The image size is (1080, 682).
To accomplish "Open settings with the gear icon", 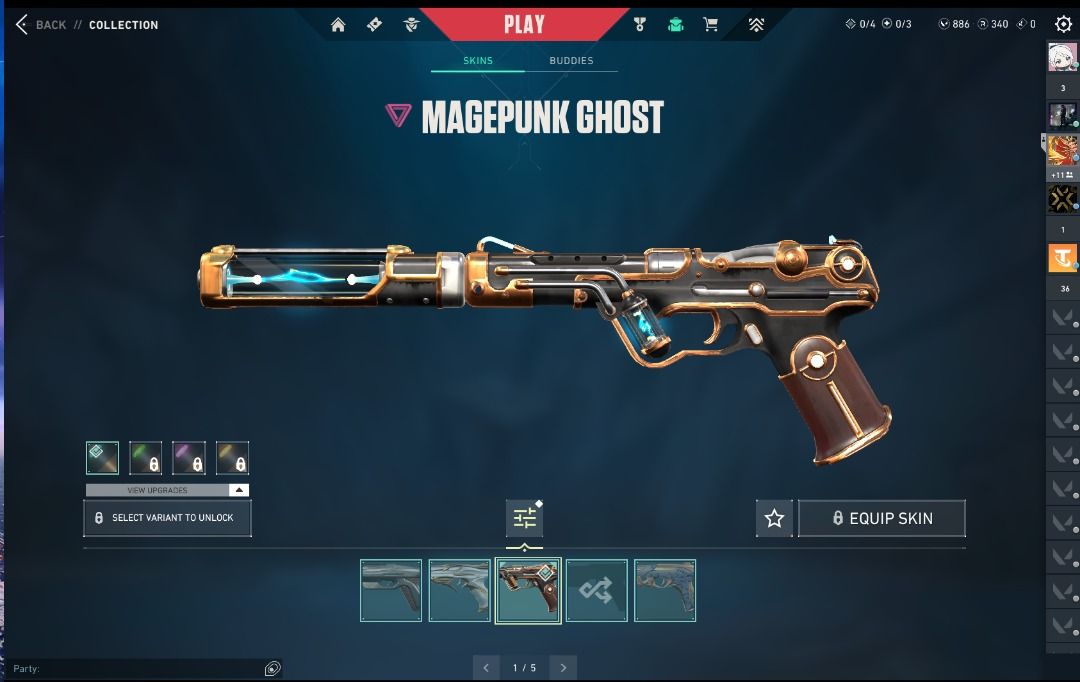I will point(1063,25).
